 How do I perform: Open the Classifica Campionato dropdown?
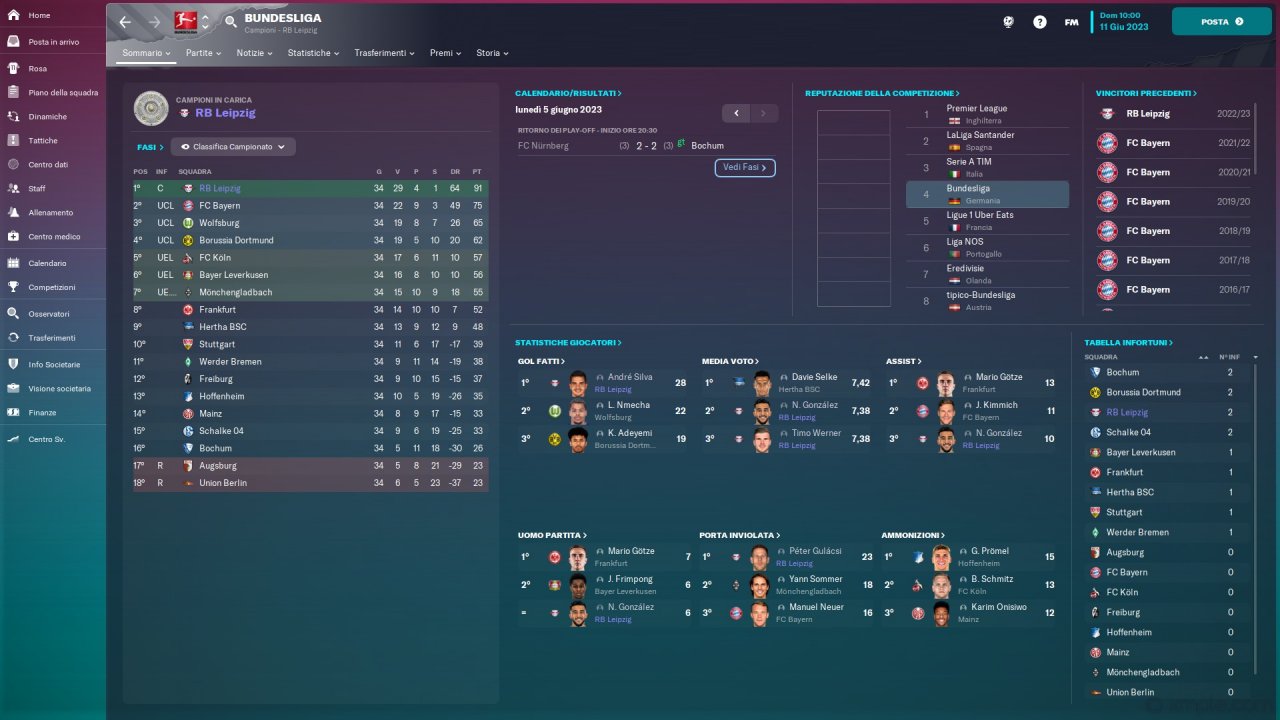coord(233,147)
